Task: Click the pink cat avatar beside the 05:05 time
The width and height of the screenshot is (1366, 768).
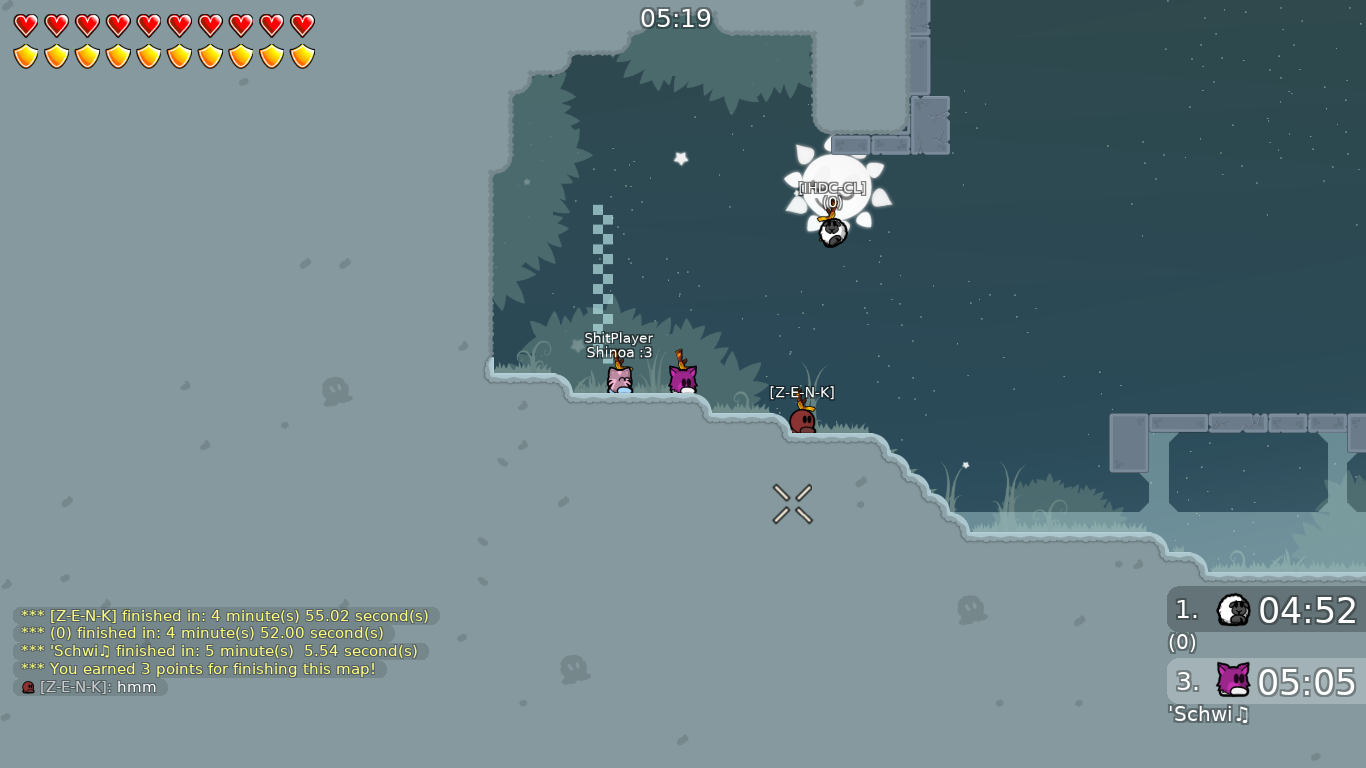Action: click(x=1233, y=681)
